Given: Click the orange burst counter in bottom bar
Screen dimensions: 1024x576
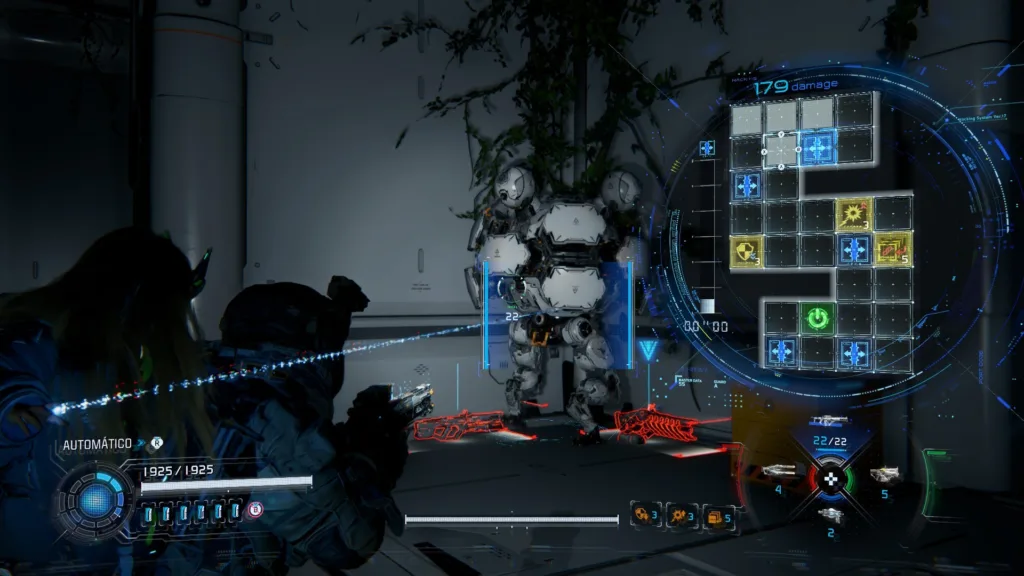Looking at the screenshot, I should (684, 515).
